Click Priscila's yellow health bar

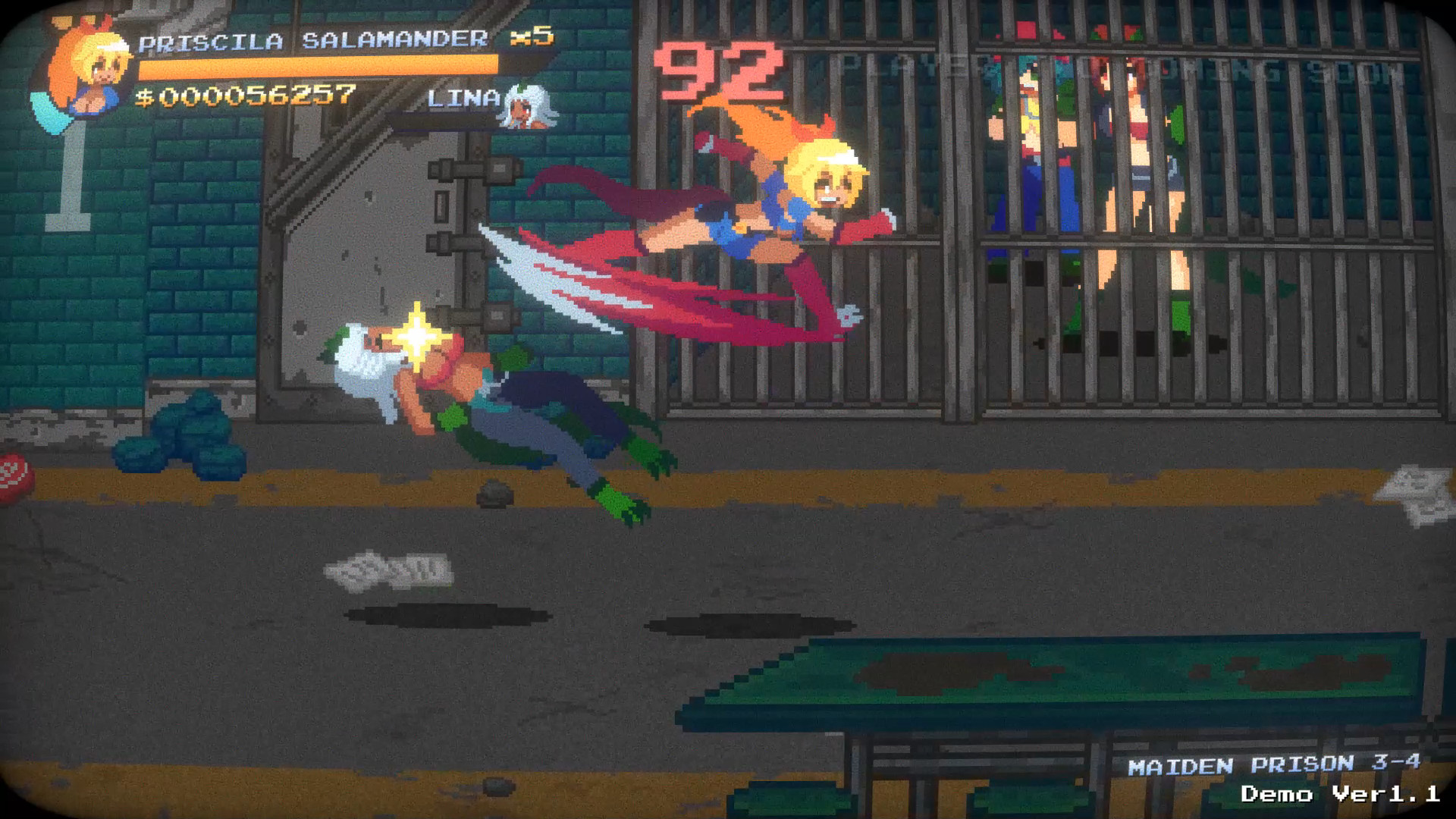(318, 68)
